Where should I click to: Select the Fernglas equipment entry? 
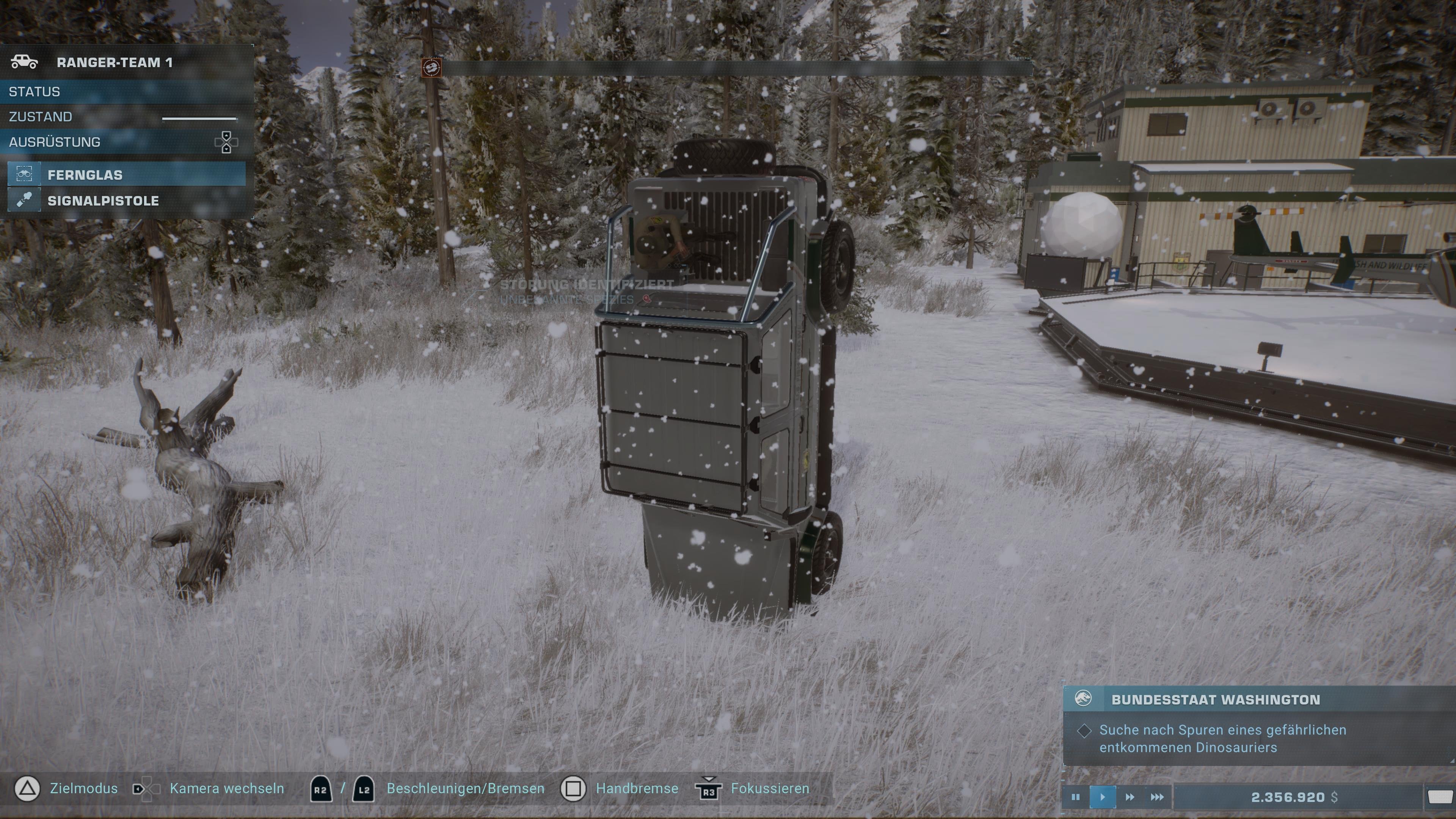[127, 175]
